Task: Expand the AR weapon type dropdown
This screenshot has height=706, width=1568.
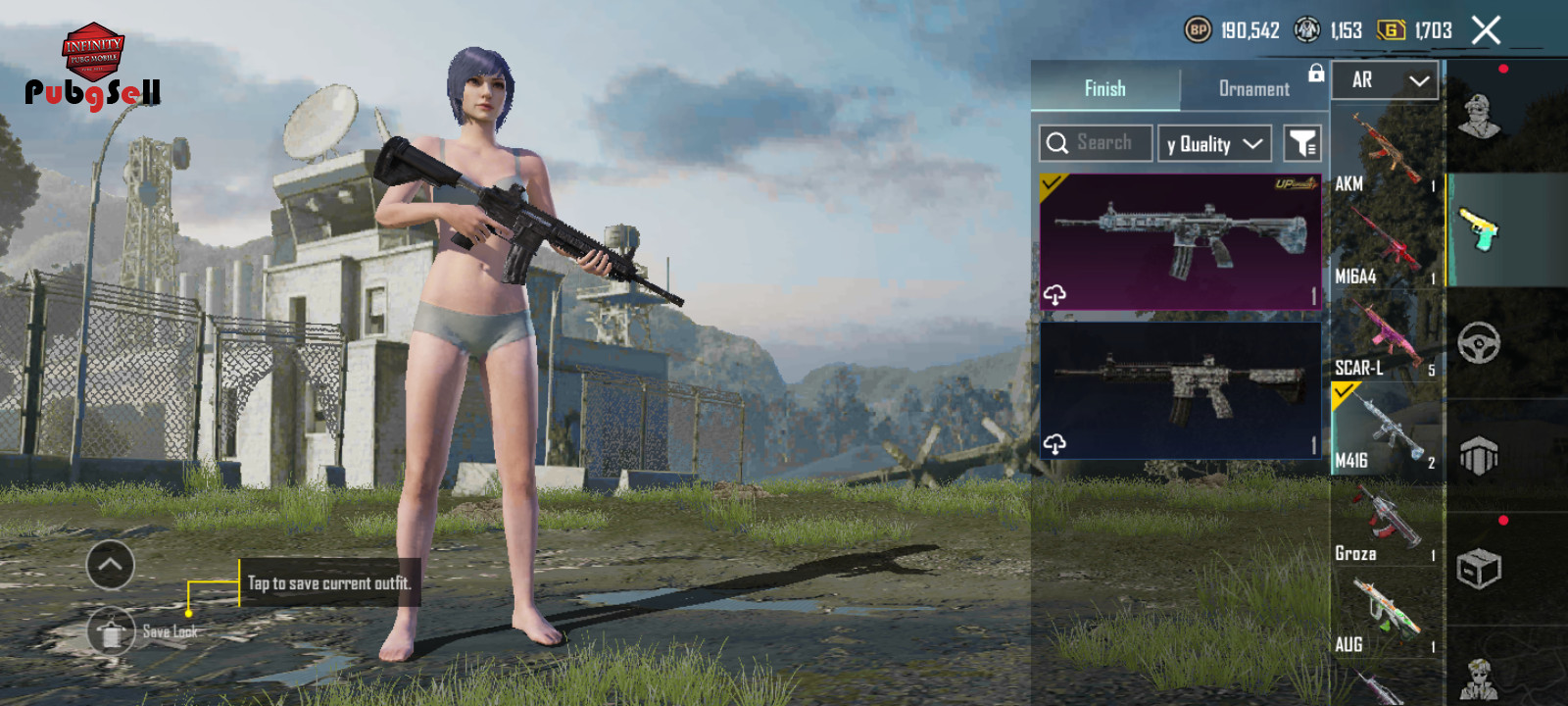Action: coord(1384,80)
